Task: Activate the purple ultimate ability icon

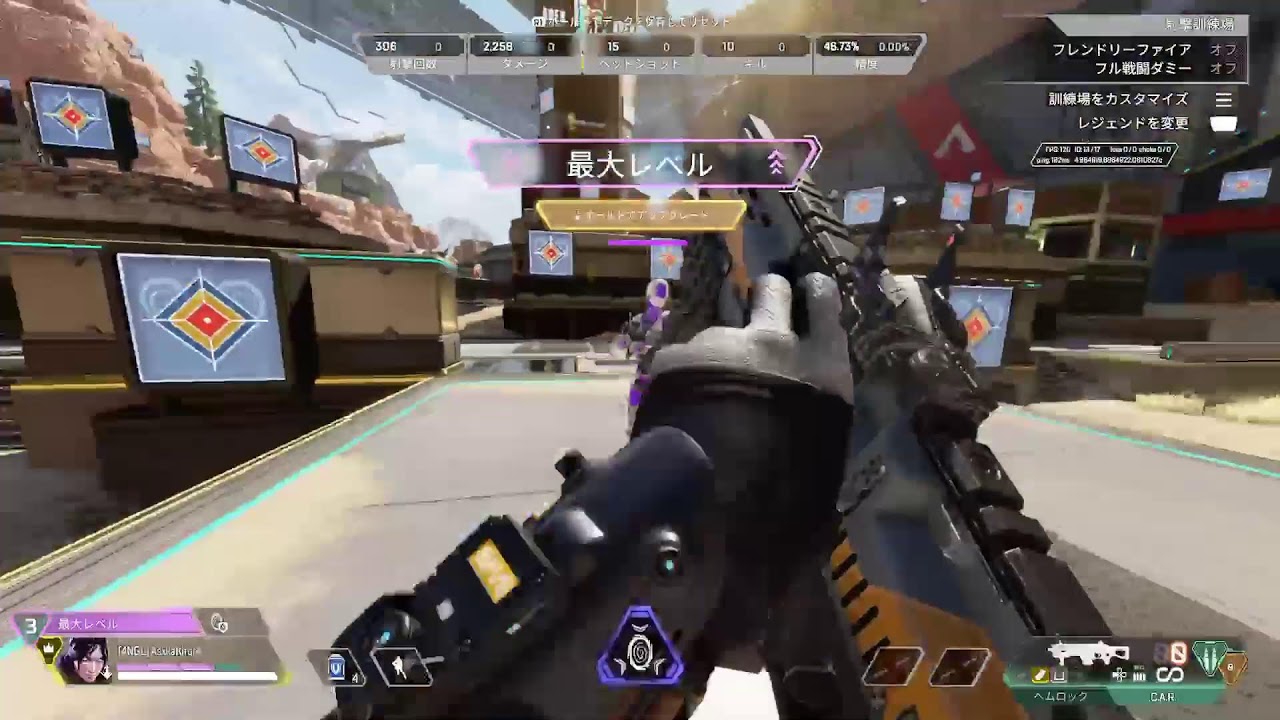Action: pyautogui.click(x=640, y=646)
